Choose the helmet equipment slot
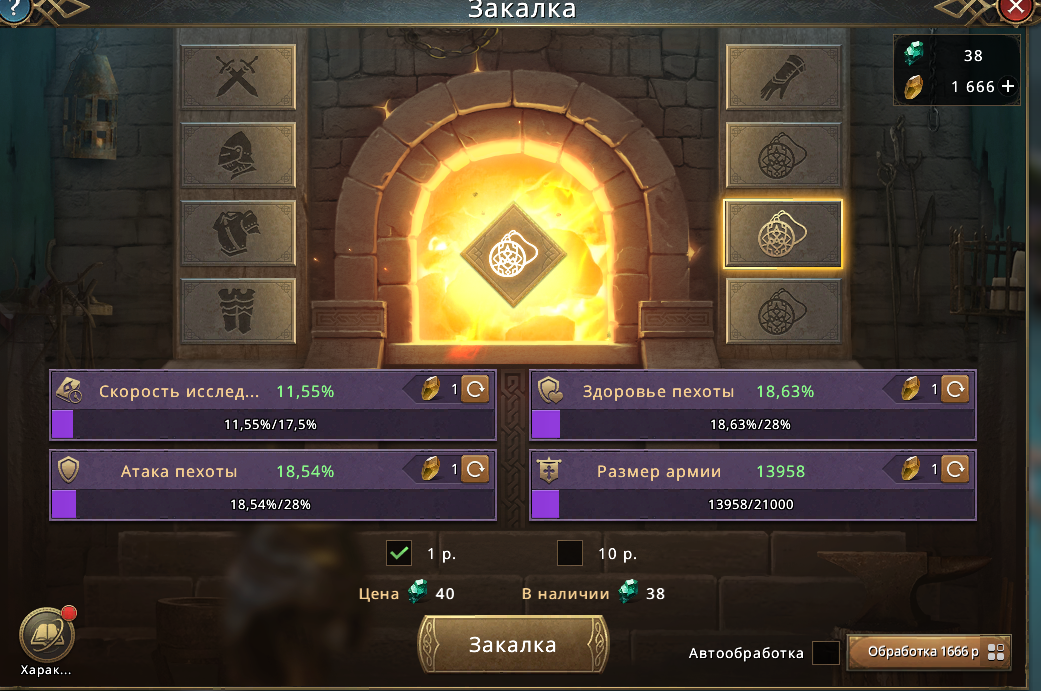Viewport: 1041px width, 691px height. (238, 154)
